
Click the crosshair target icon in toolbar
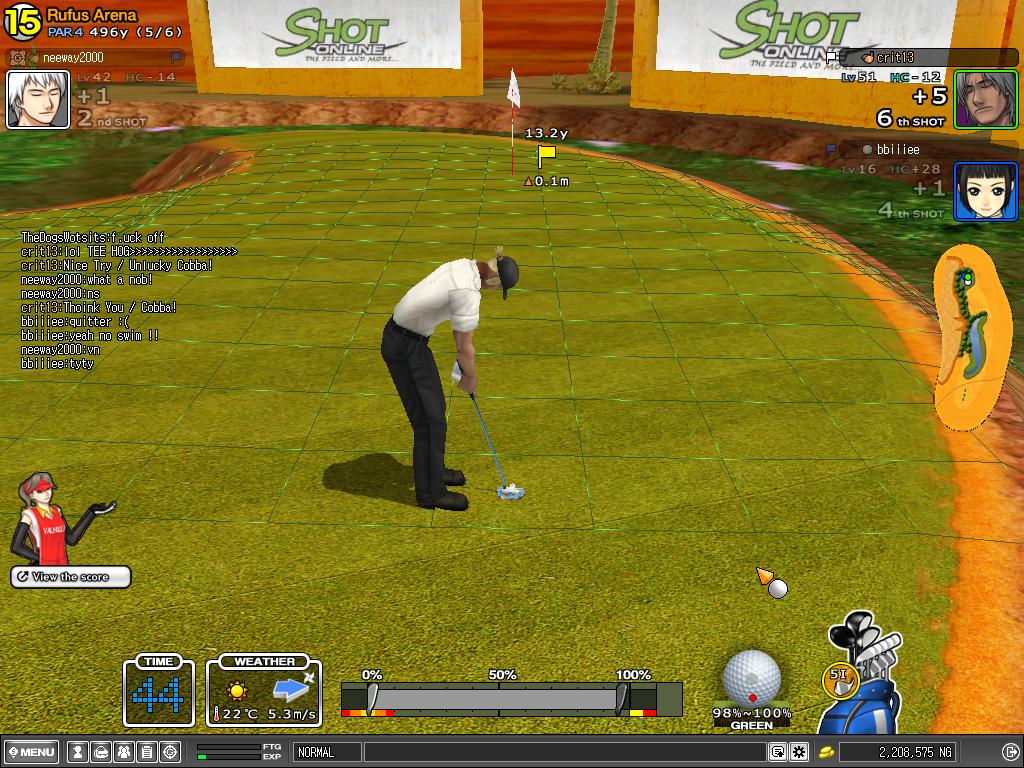point(169,752)
